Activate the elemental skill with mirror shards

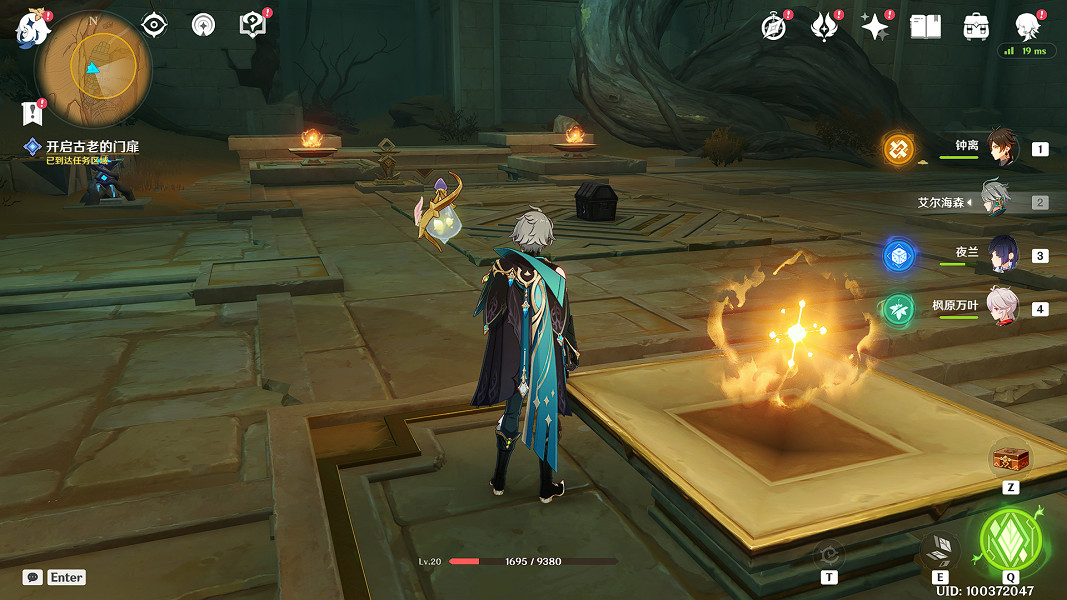[x=940, y=549]
